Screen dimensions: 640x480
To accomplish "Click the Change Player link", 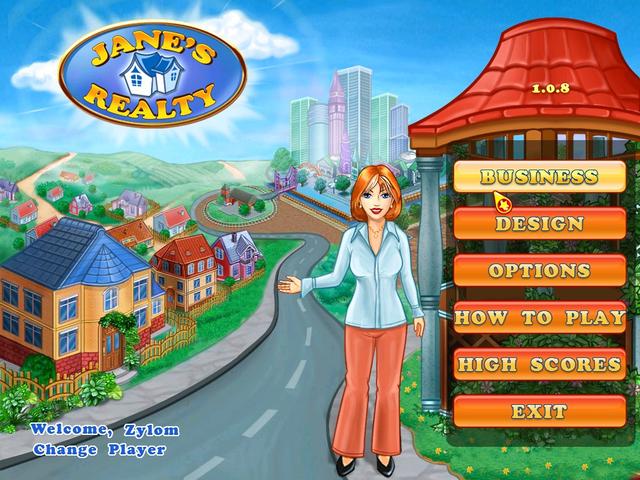I will 98,449.
